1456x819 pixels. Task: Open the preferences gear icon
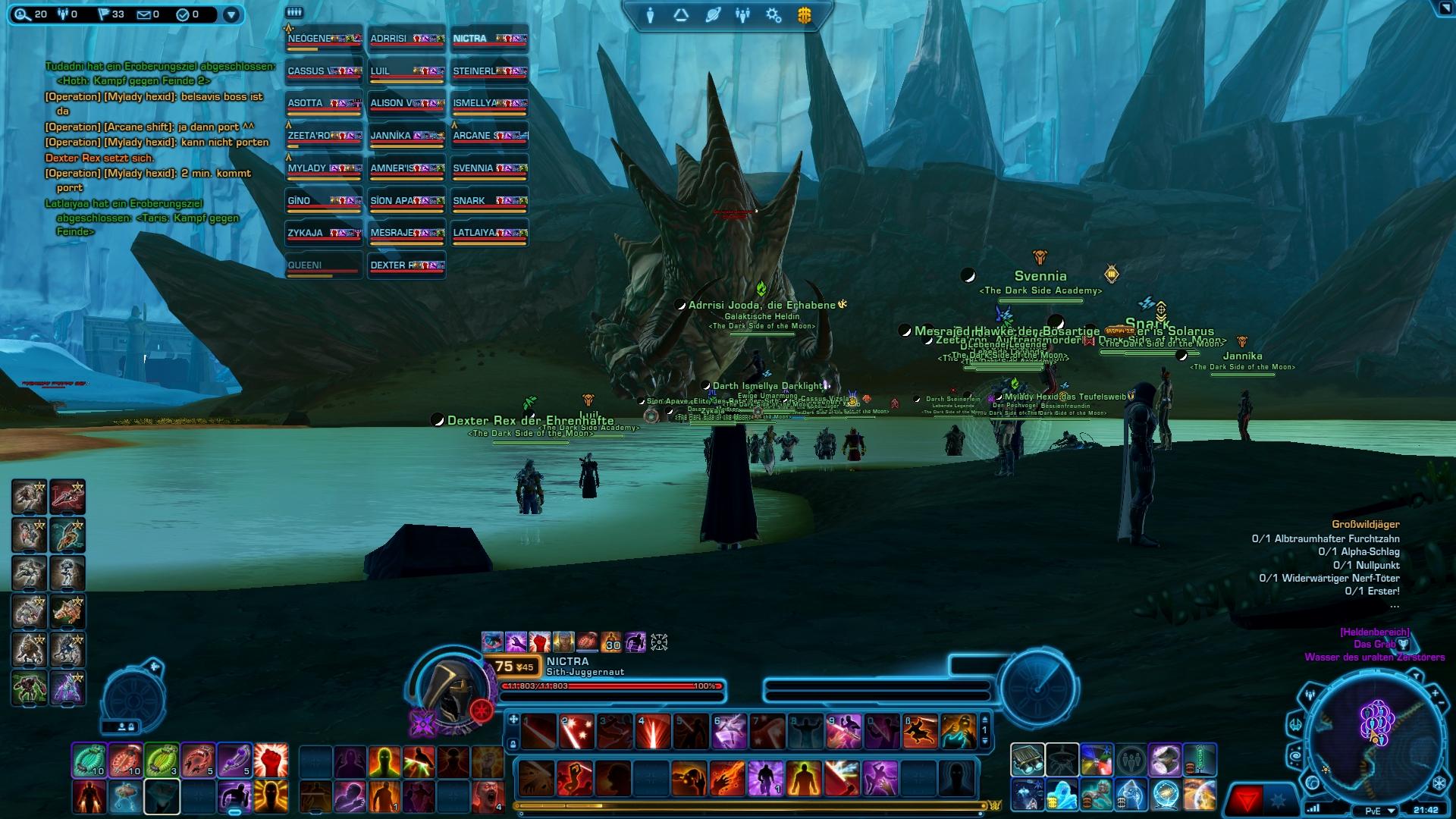(x=772, y=15)
